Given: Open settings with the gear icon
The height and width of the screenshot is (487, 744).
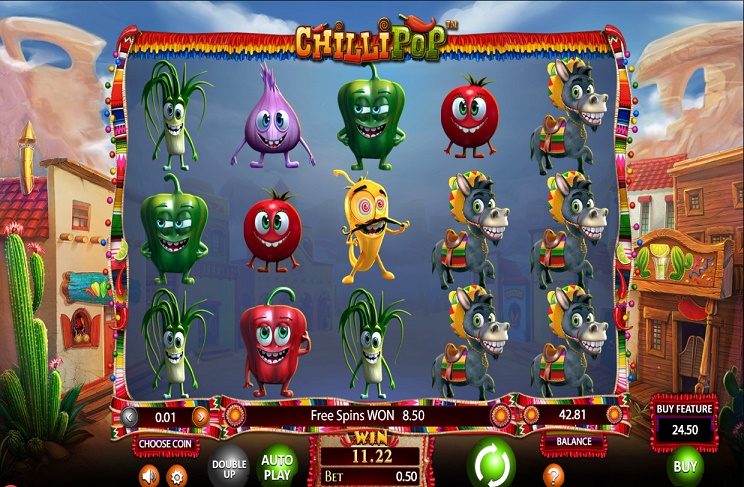Looking at the screenshot, I should [x=177, y=475].
